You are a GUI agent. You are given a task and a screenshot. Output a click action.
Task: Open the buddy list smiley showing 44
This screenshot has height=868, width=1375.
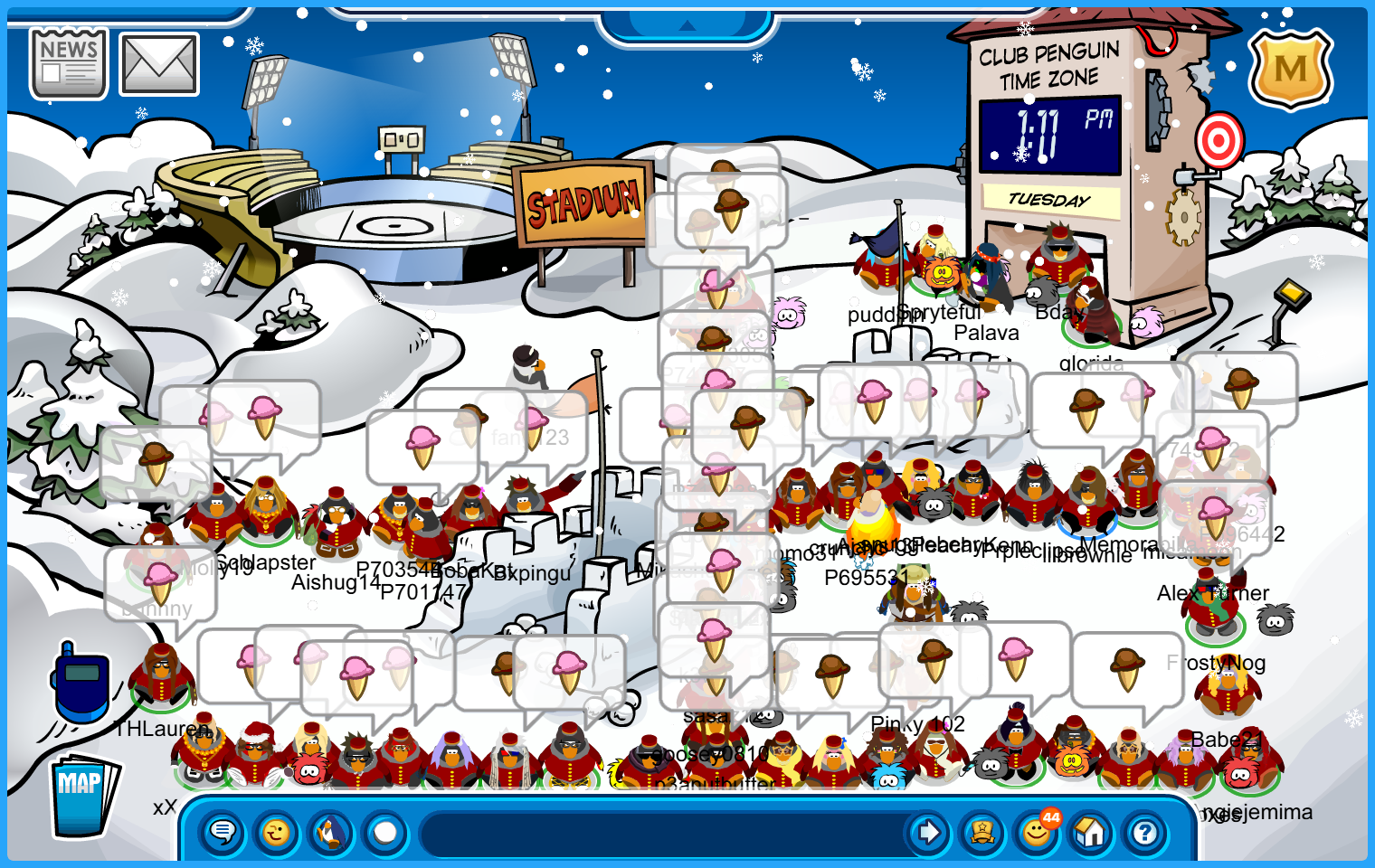click(1037, 832)
